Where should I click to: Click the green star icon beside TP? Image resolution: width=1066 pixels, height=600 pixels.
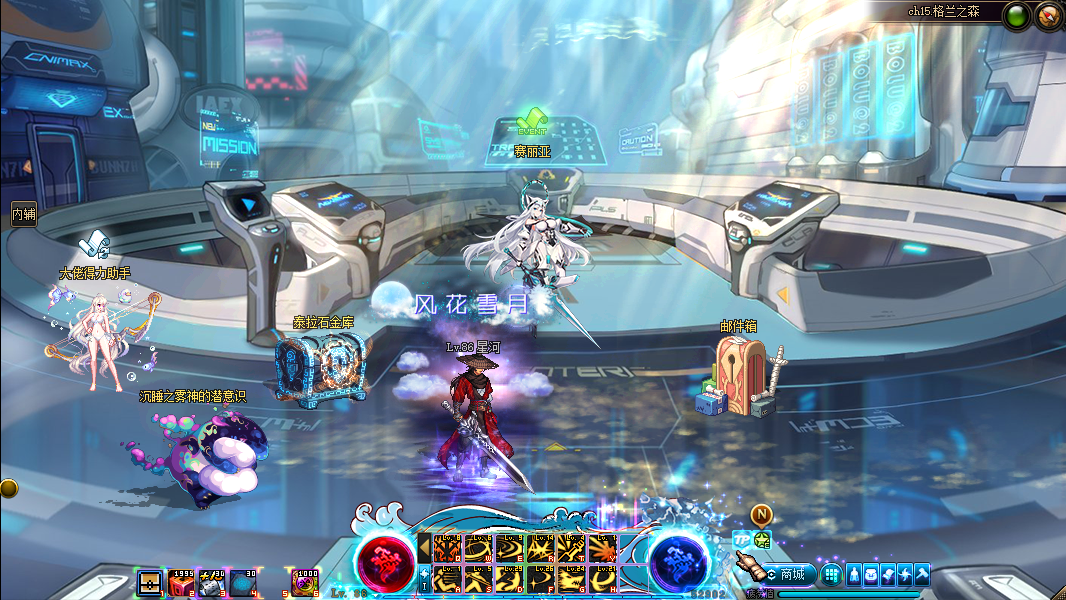pos(762,540)
